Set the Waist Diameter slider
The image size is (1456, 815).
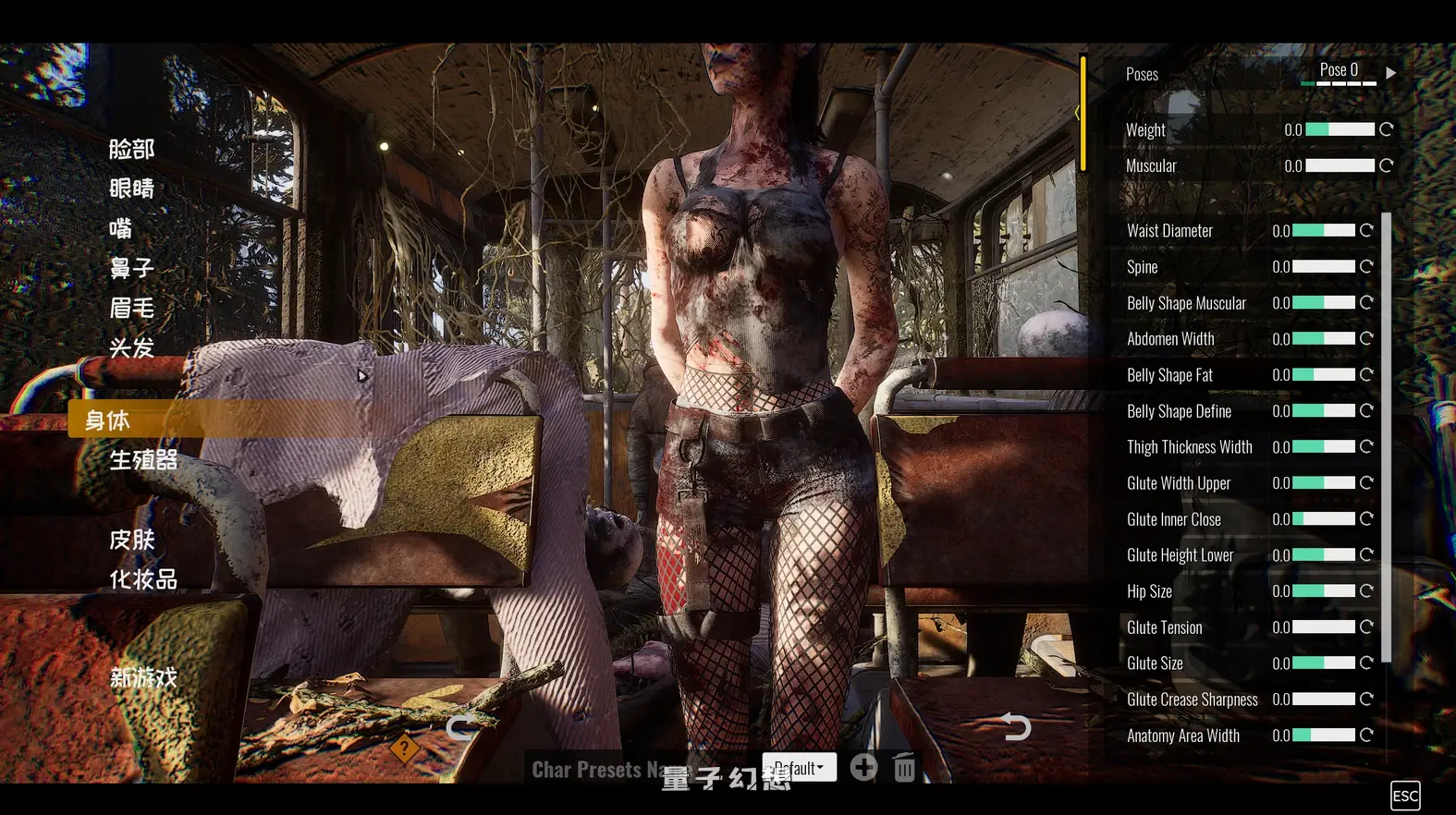[x=1323, y=231]
